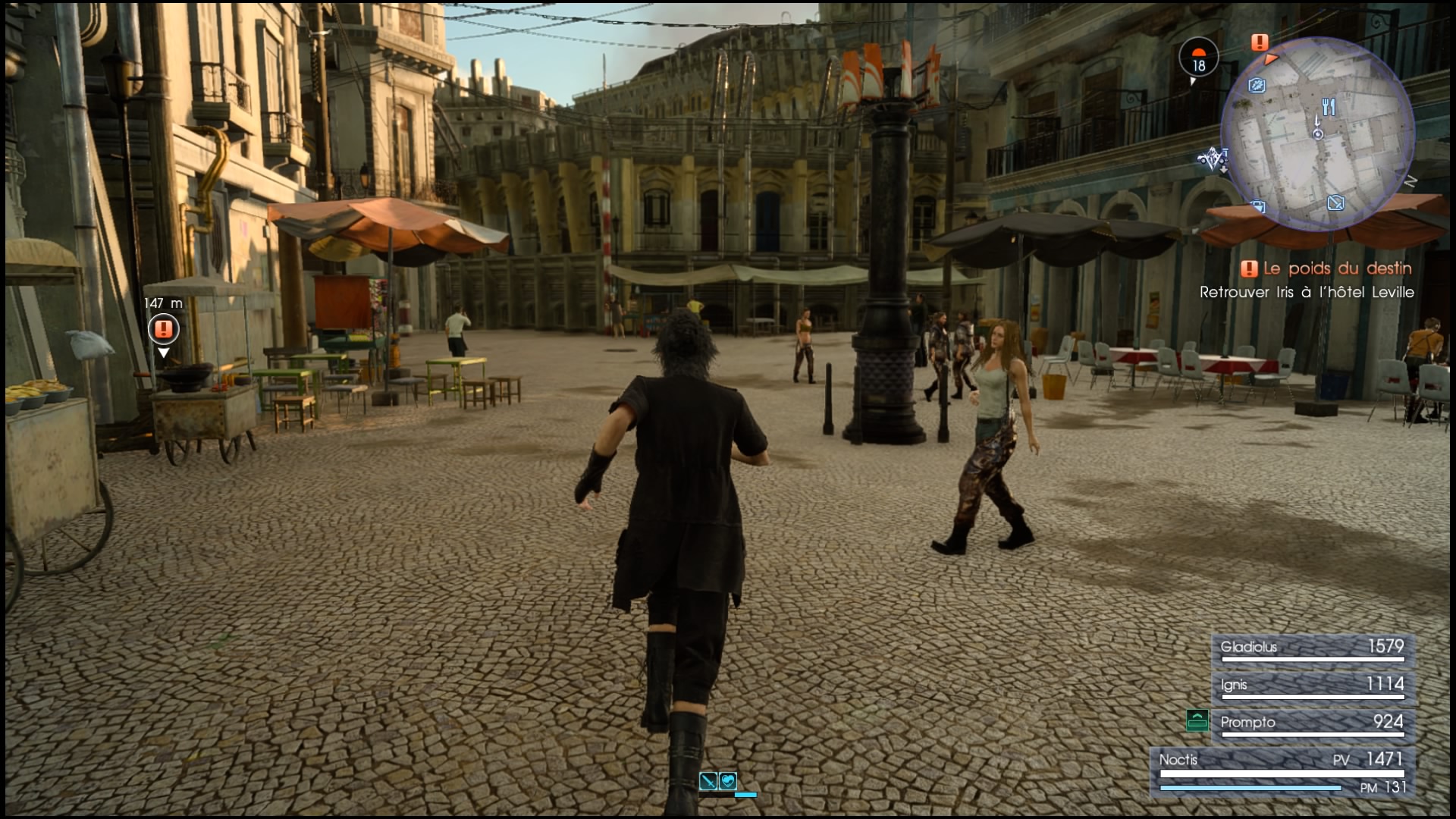Image resolution: width=1456 pixels, height=819 pixels.
Task: Select Gladiolus in the party list
Action: click(x=1312, y=648)
